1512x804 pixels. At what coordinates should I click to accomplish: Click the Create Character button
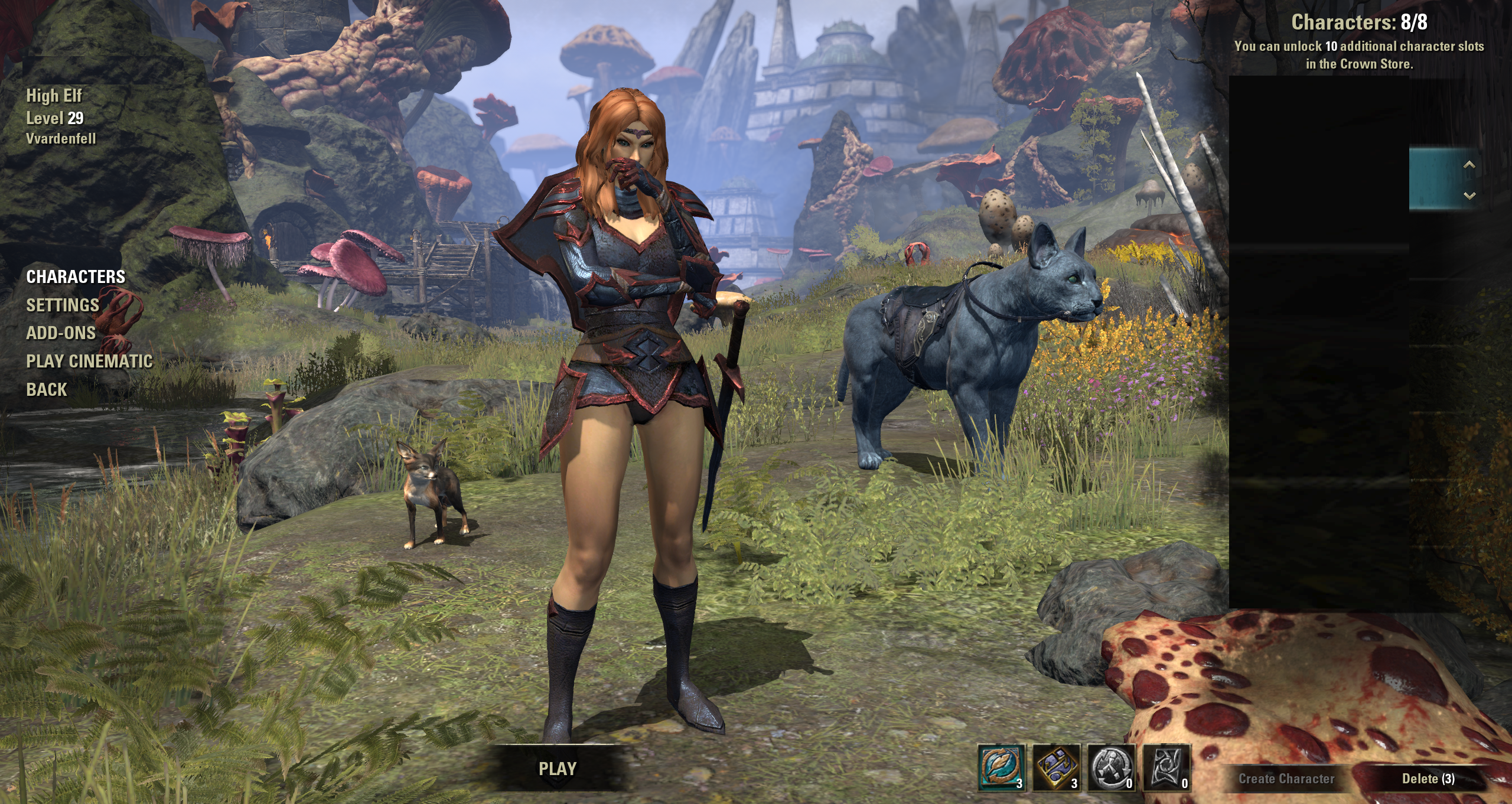pyautogui.click(x=1286, y=779)
